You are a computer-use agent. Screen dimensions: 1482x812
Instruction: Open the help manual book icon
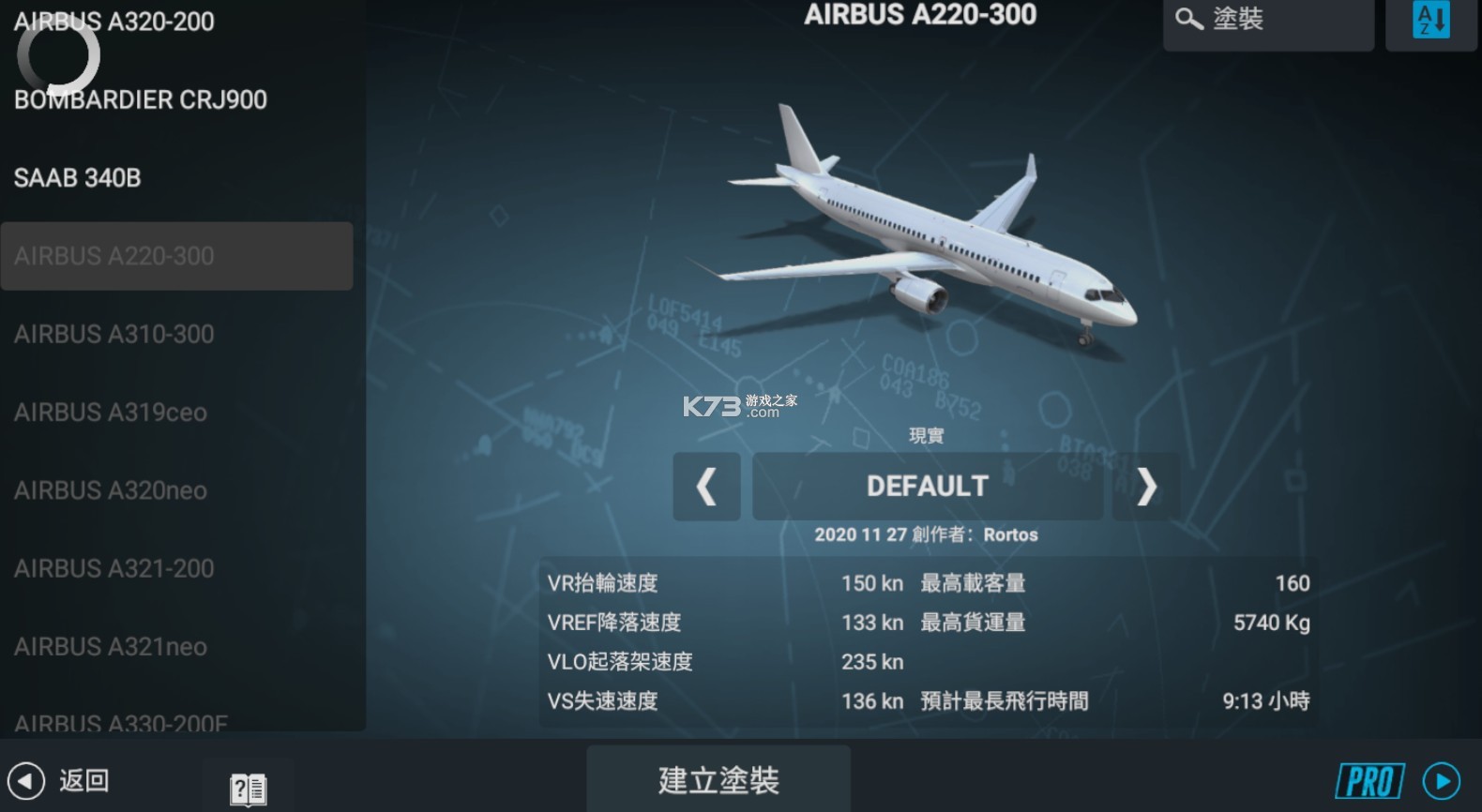(246, 788)
